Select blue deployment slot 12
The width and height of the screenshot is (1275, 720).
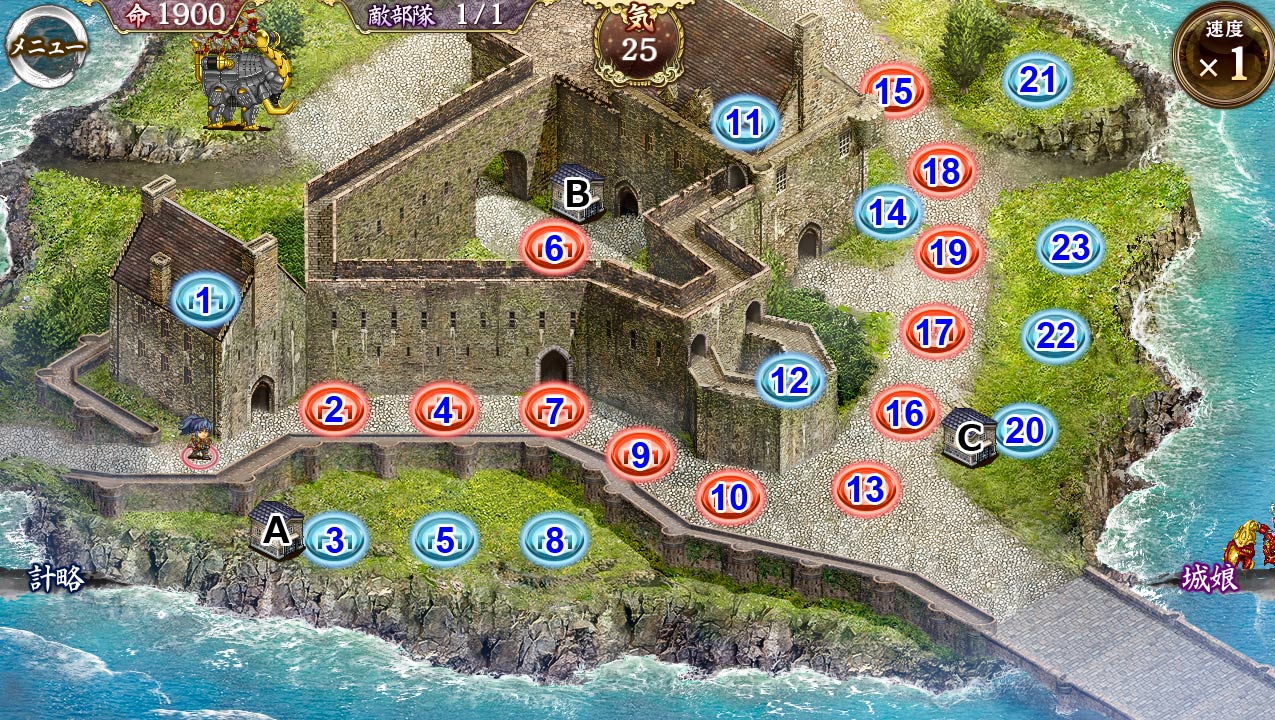point(790,380)
